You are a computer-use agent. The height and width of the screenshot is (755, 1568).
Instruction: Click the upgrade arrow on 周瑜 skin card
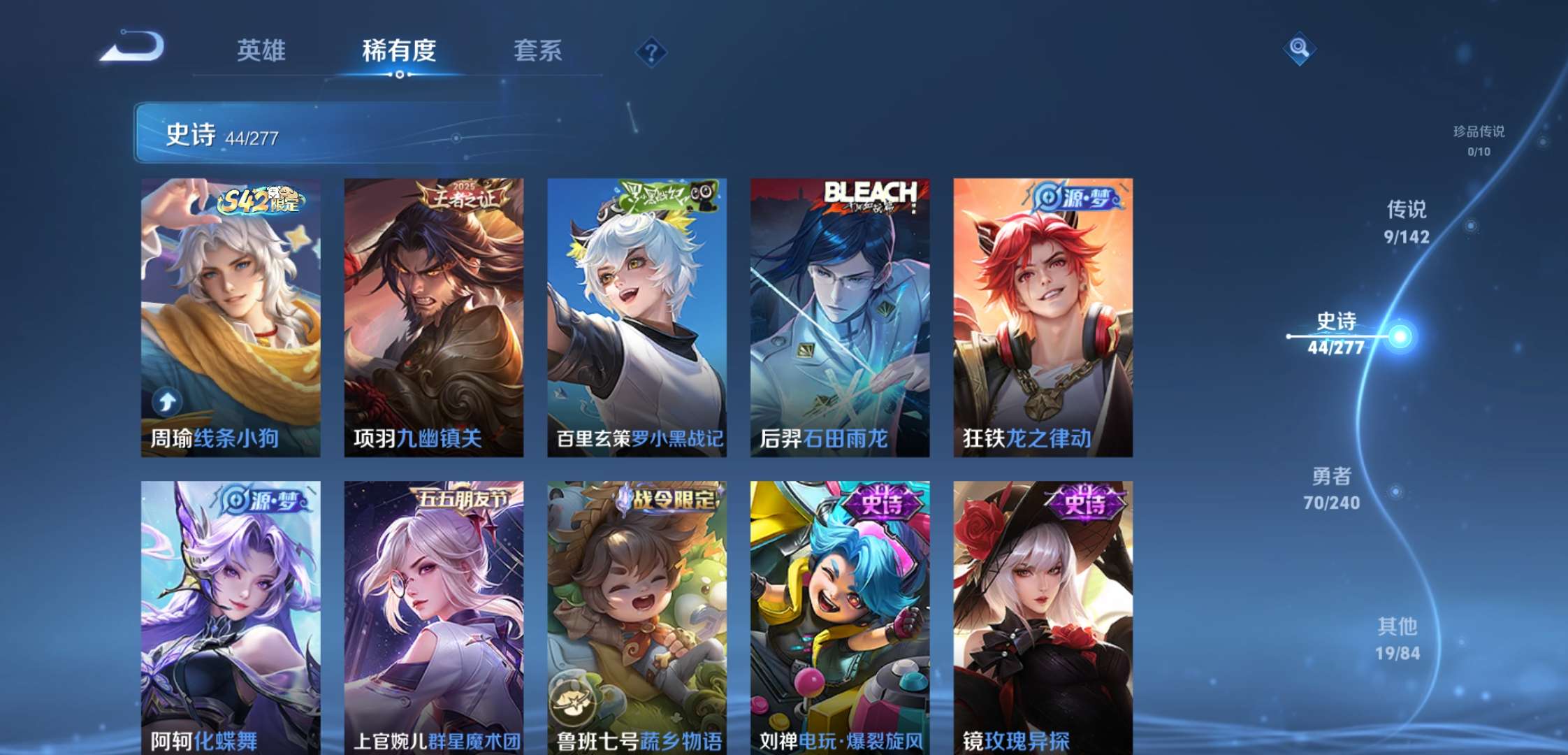pos(166,400)
